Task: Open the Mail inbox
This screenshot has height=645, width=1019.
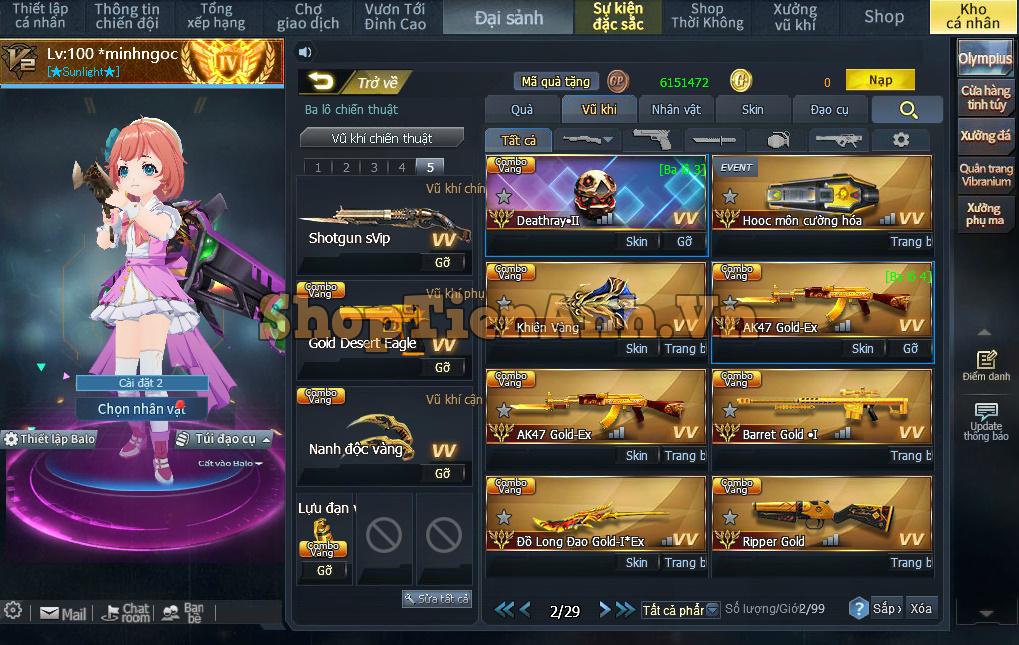Action: click(63, 613)
